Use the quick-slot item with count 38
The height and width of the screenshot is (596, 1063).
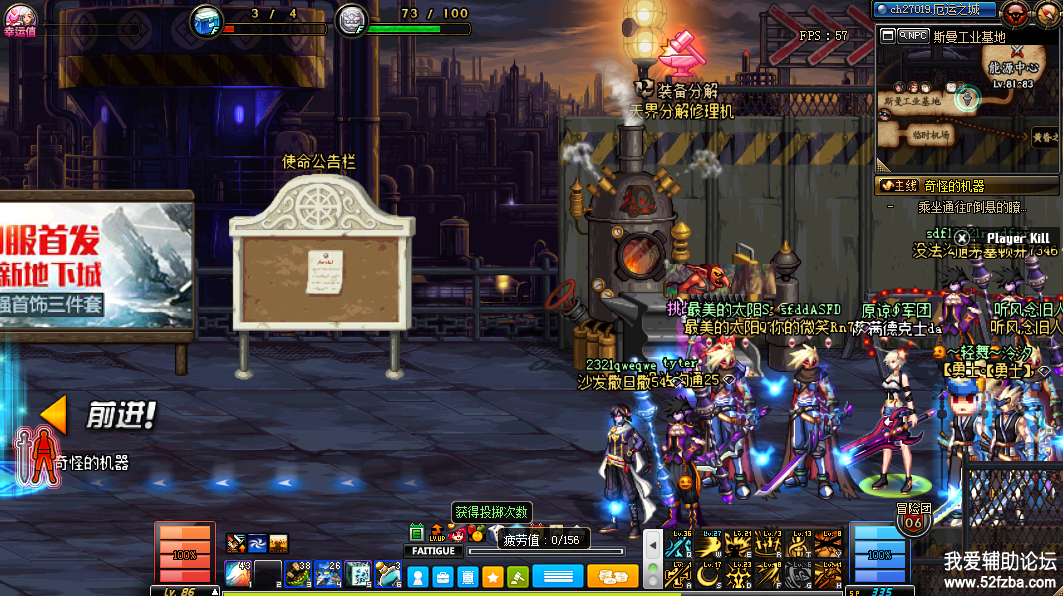tap(298, 573)
